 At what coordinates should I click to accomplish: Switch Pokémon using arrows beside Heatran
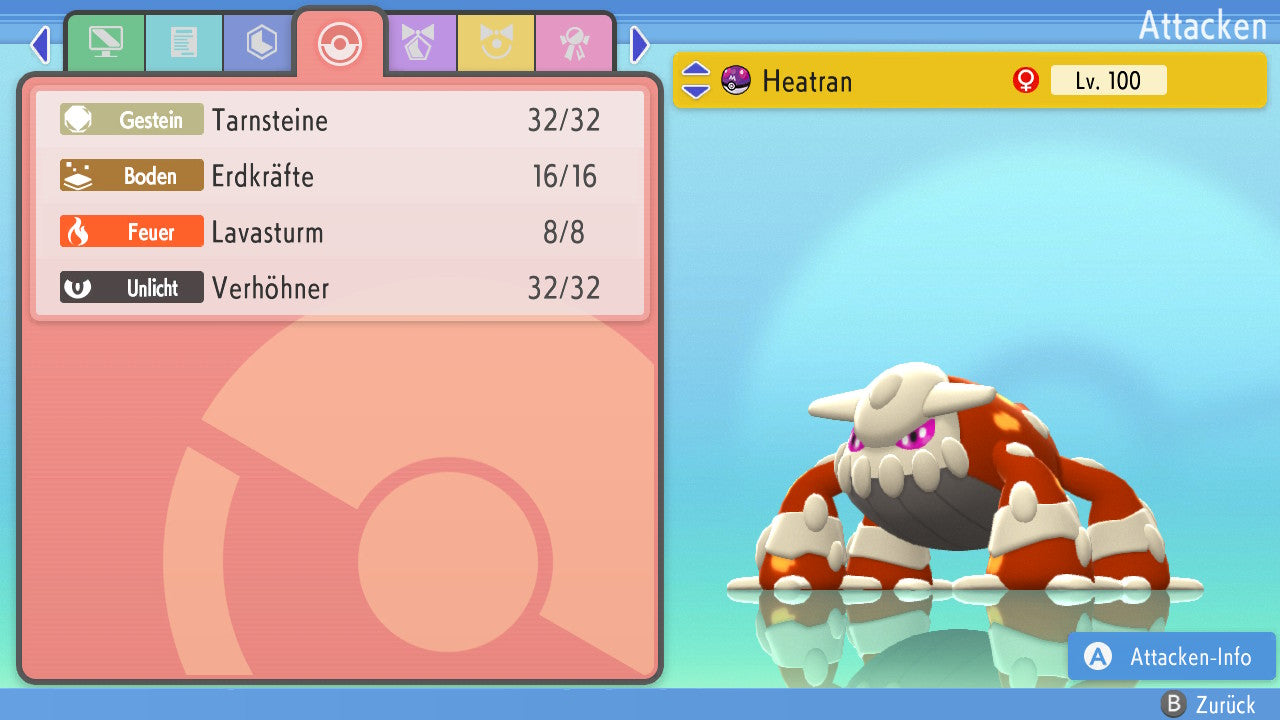point(696,80)
